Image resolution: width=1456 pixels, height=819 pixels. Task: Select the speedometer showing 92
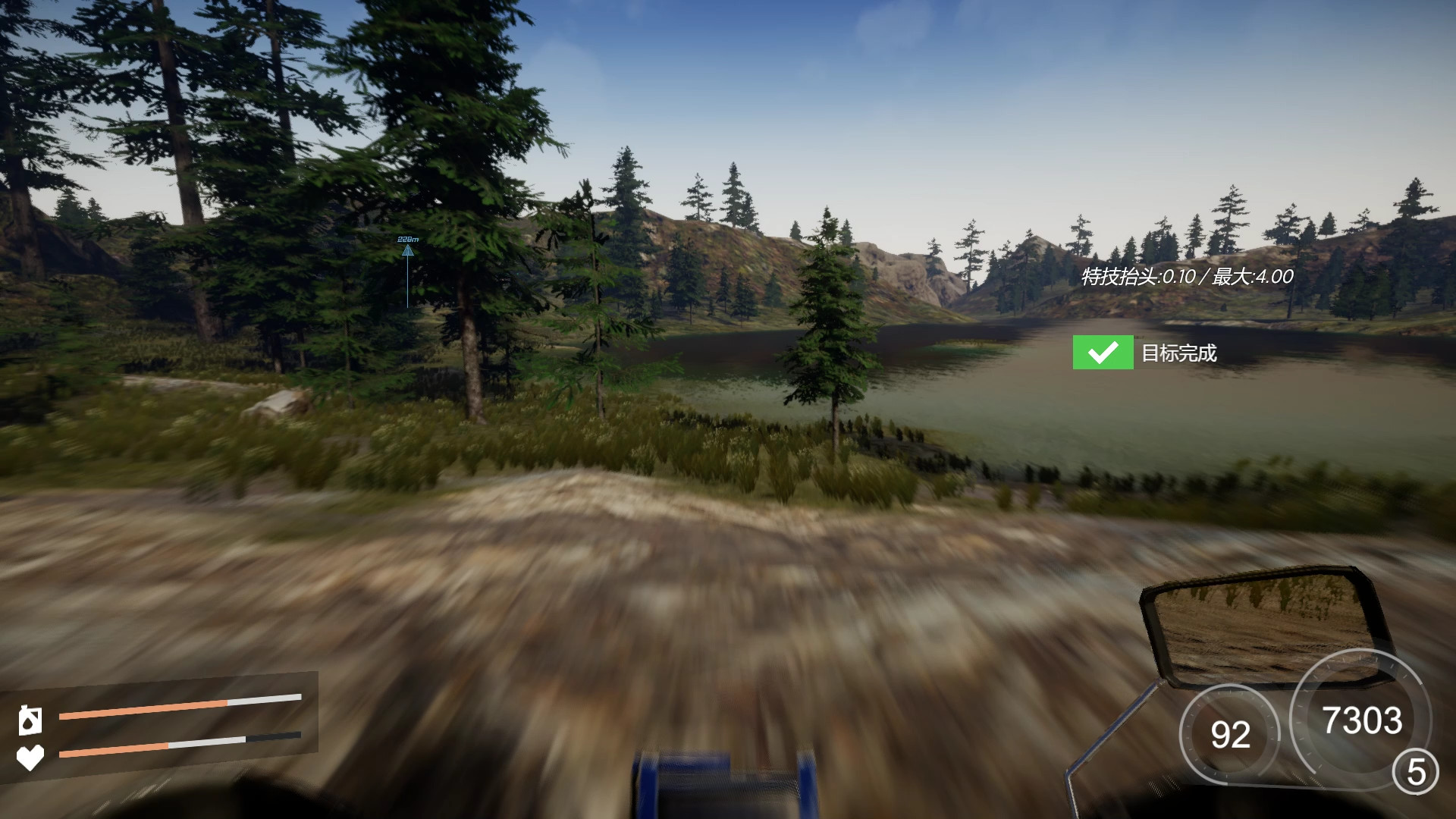(1232, 734)
